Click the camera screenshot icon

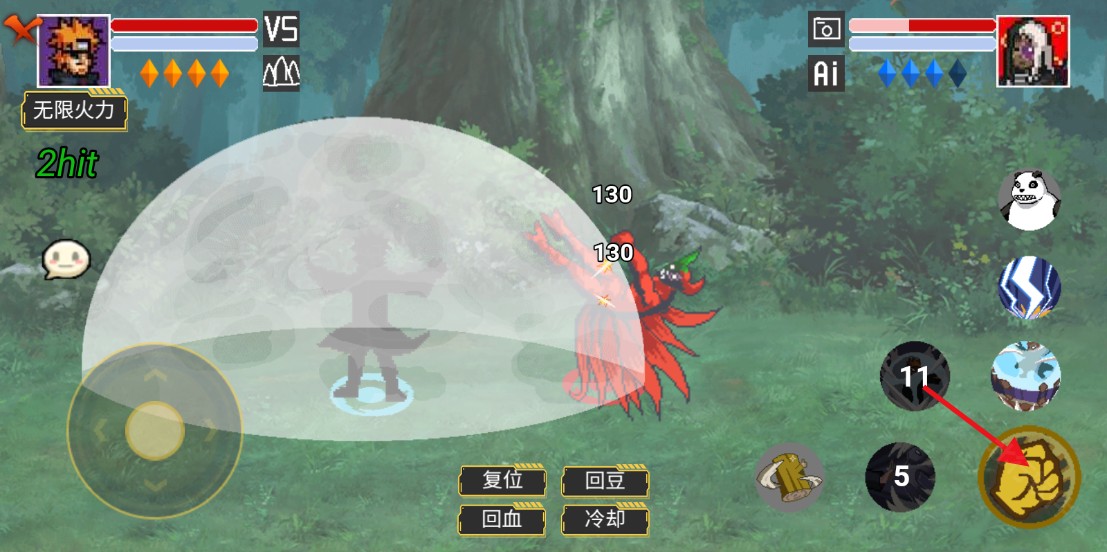[x=826, y=29]
